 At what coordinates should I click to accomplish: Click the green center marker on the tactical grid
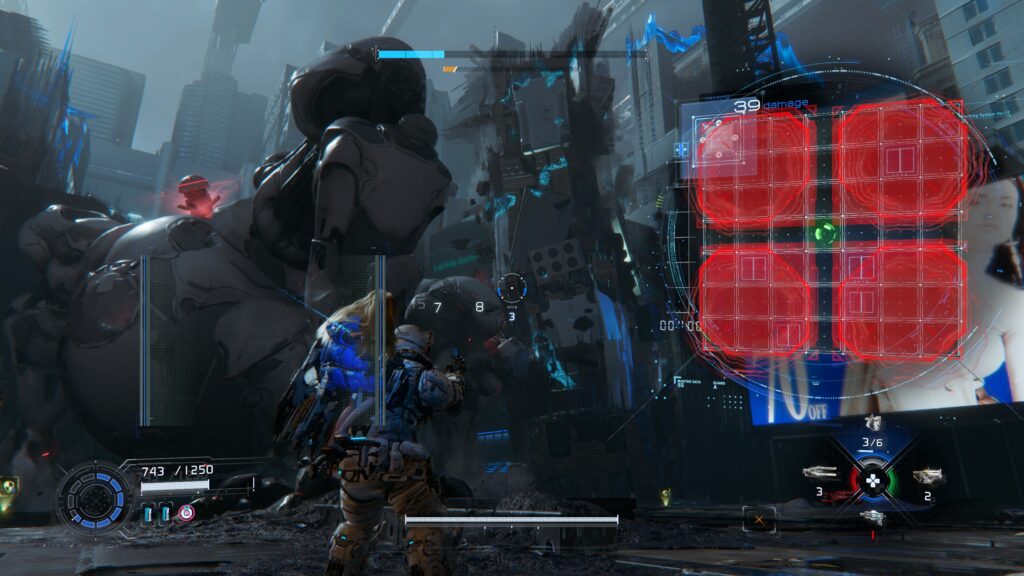(824, 233)
